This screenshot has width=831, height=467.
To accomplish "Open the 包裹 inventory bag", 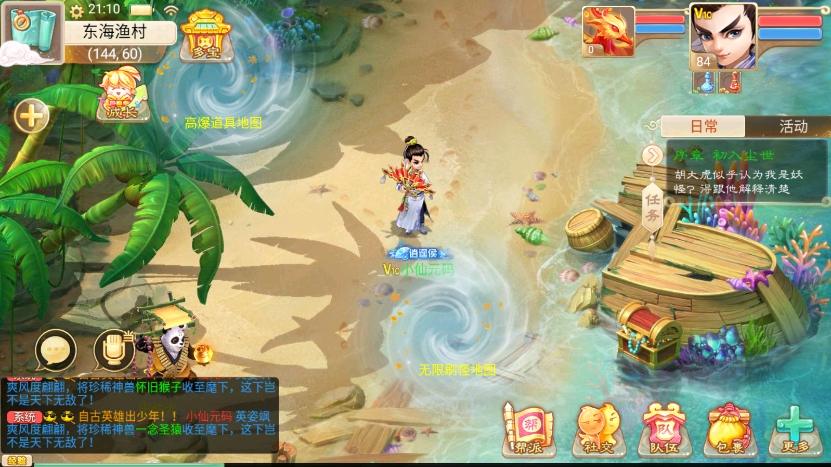I will (x=728, y=428).
